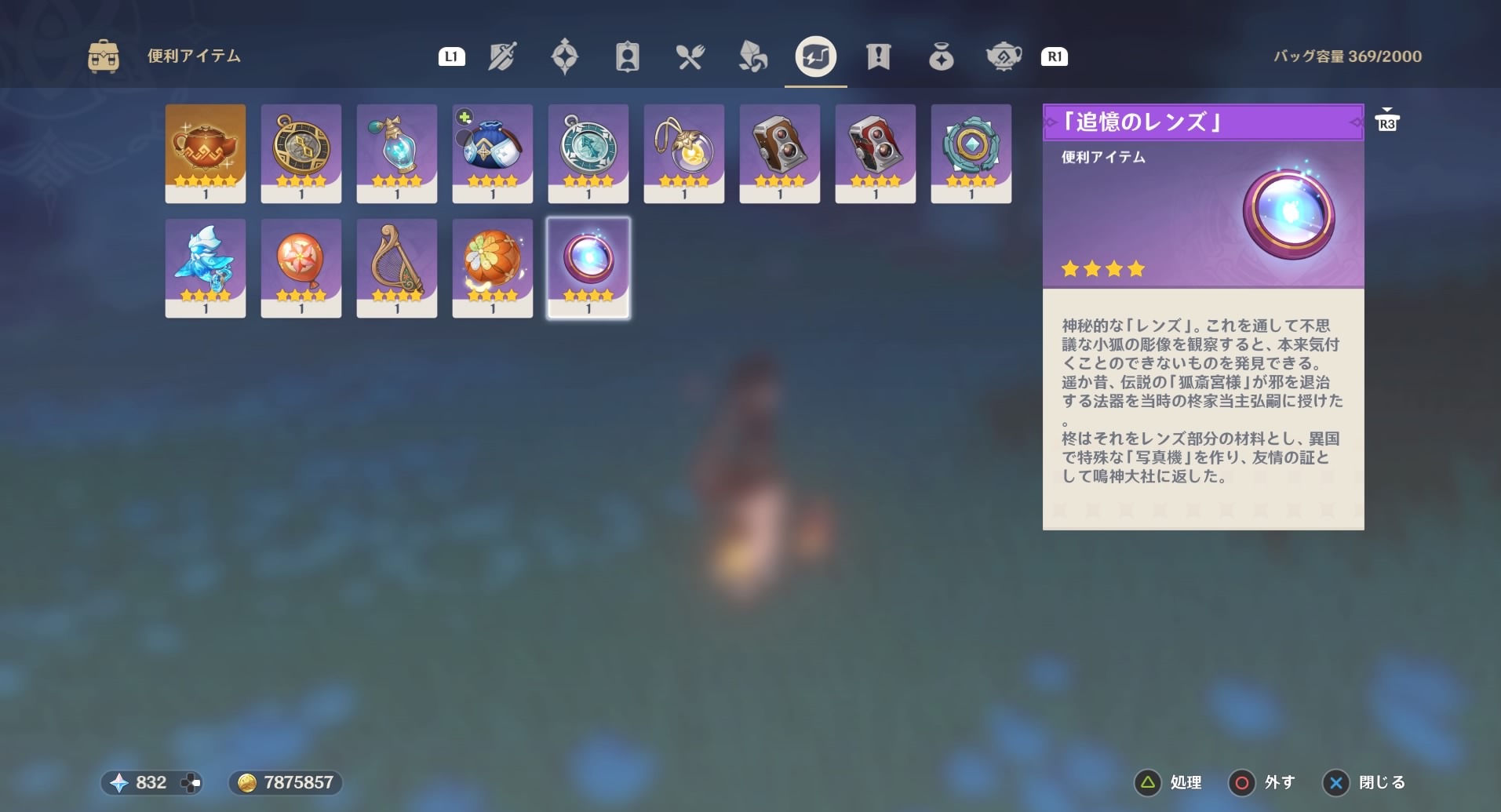Screen dimensions: 1501x812
Task: Open the materials category (crystal icon)
Action: (x=753, y=56)
